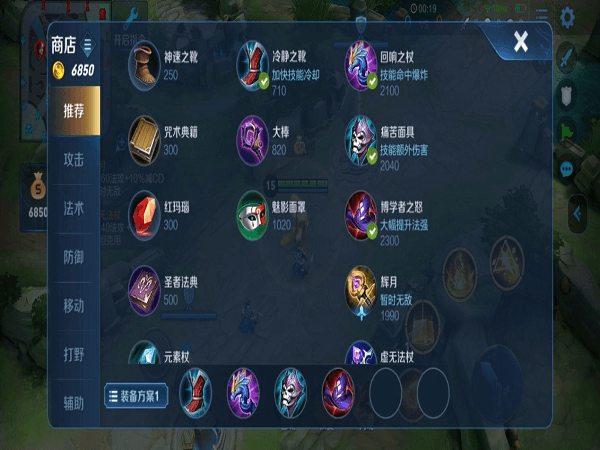Open the 装备方案1 equipment plan button
Image resolution: width=600 pixels, height=450 pixels.
[x=136, y=394]
